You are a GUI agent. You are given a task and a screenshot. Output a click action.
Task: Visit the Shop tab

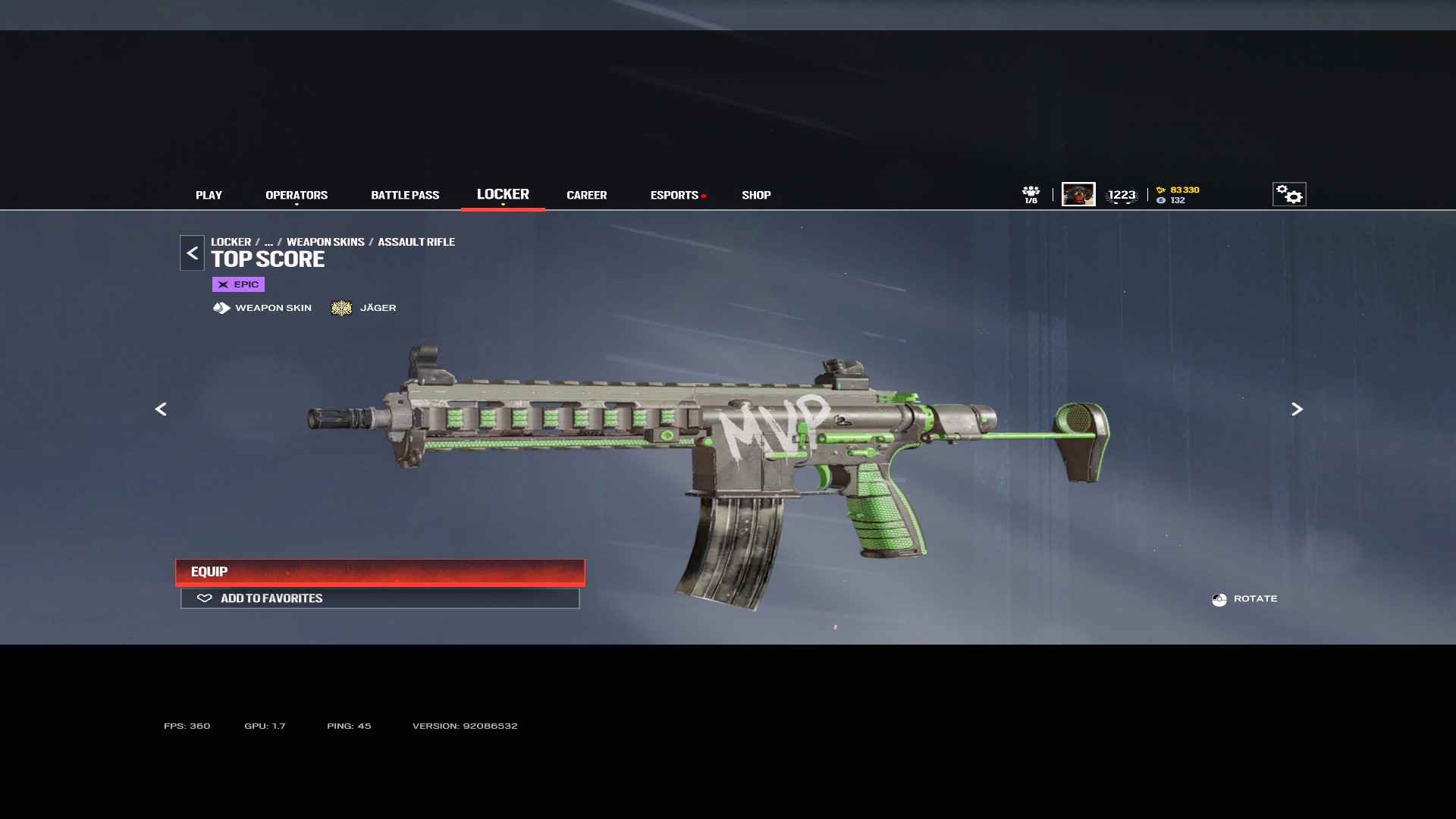pyautogui.click(x=756, y=195)
